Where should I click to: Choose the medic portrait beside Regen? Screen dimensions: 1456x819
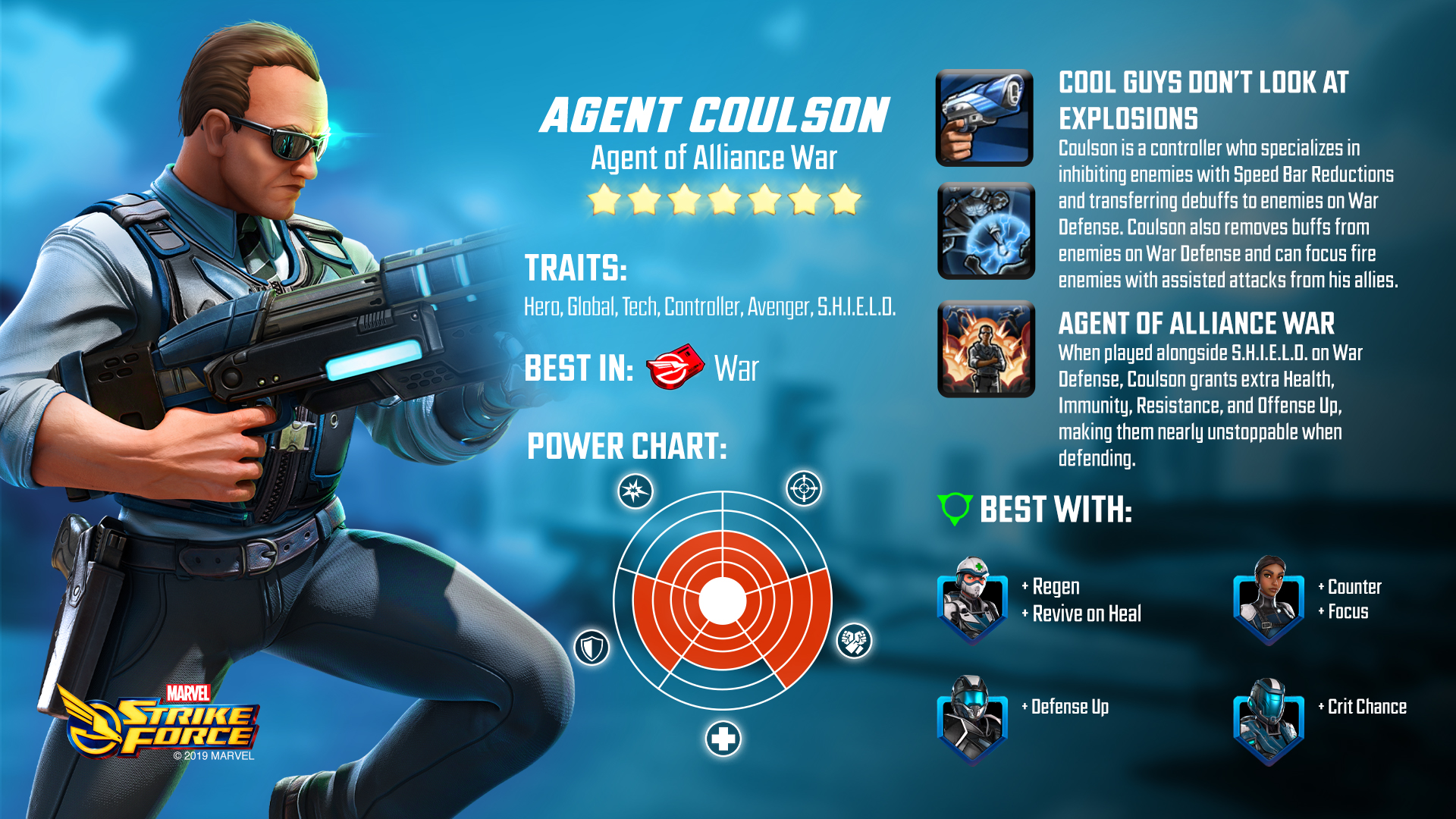[972, 601]
